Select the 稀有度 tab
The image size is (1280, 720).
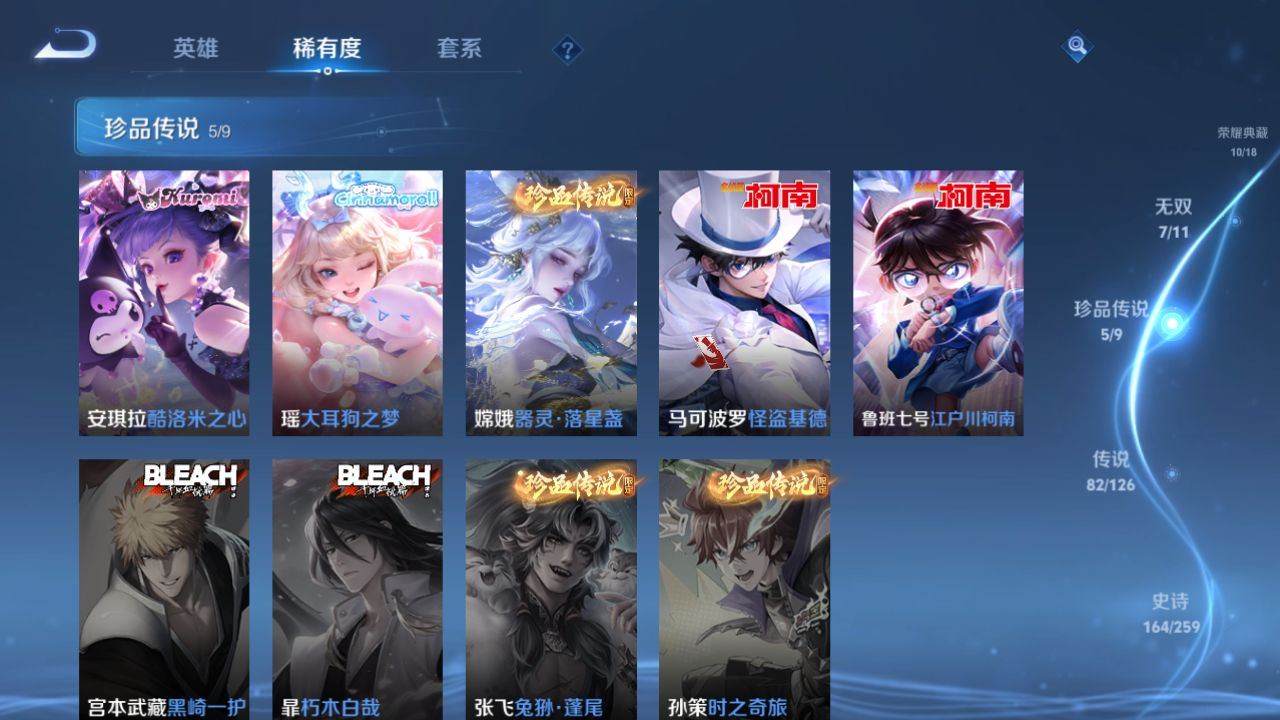point(327,48)
